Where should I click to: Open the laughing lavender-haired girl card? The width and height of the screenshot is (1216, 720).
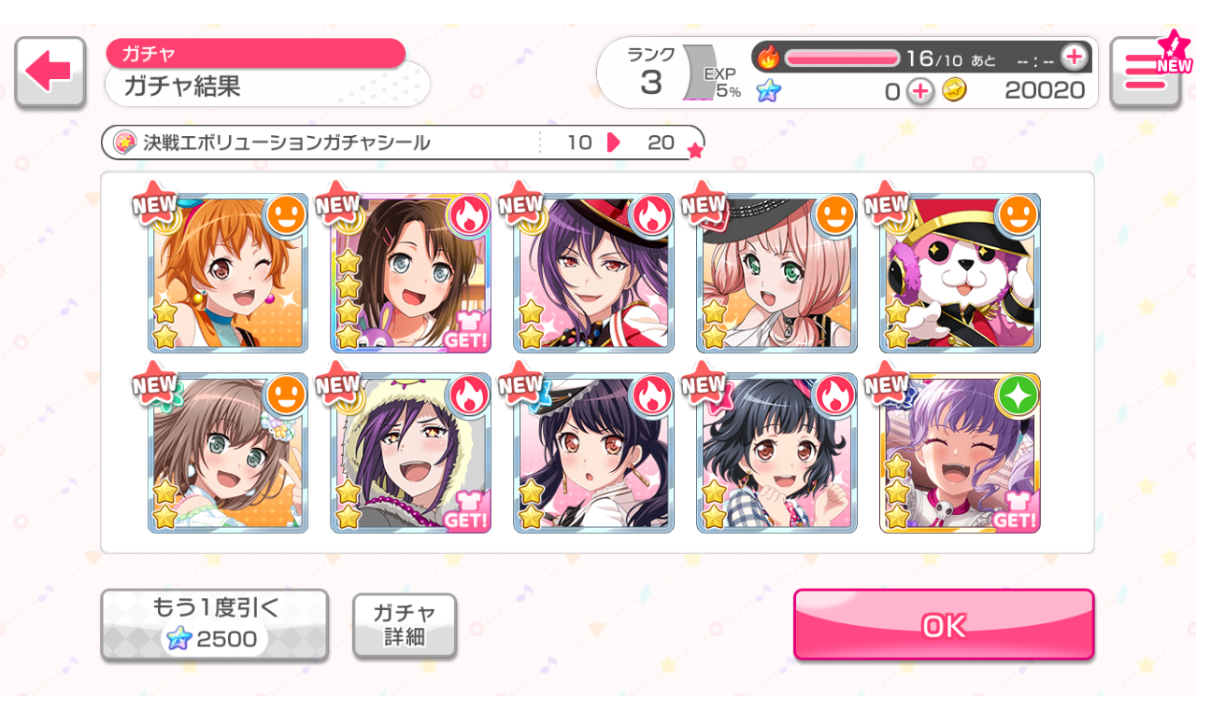959,453
